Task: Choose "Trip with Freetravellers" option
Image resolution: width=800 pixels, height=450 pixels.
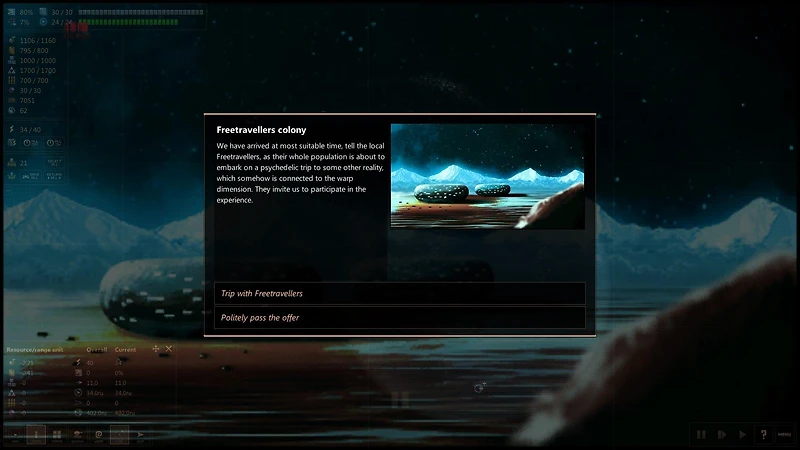Action: (x=399, y=293)
